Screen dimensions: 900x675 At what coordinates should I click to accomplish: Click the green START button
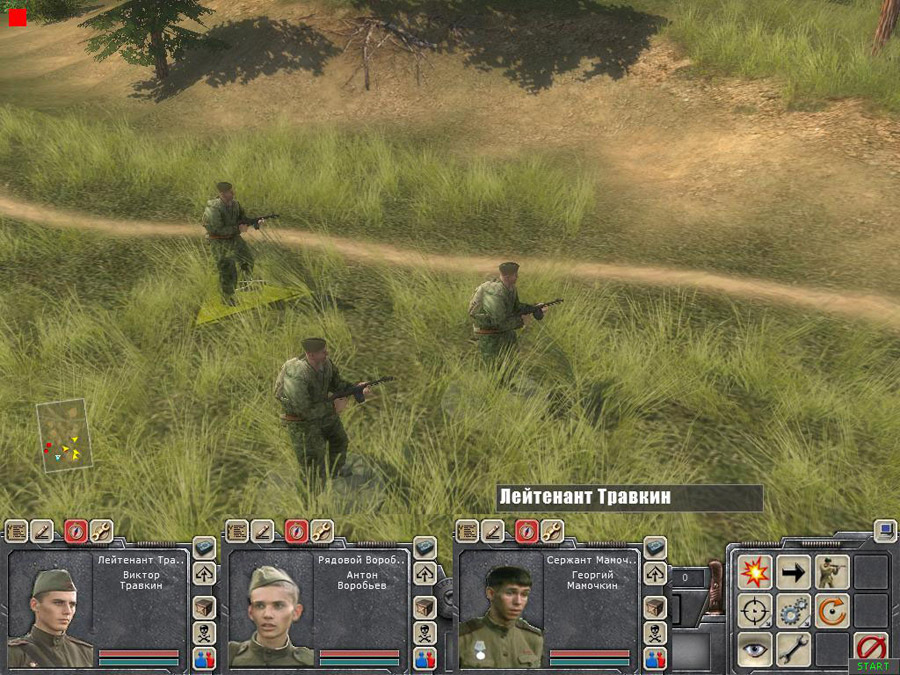coord(872,666)
